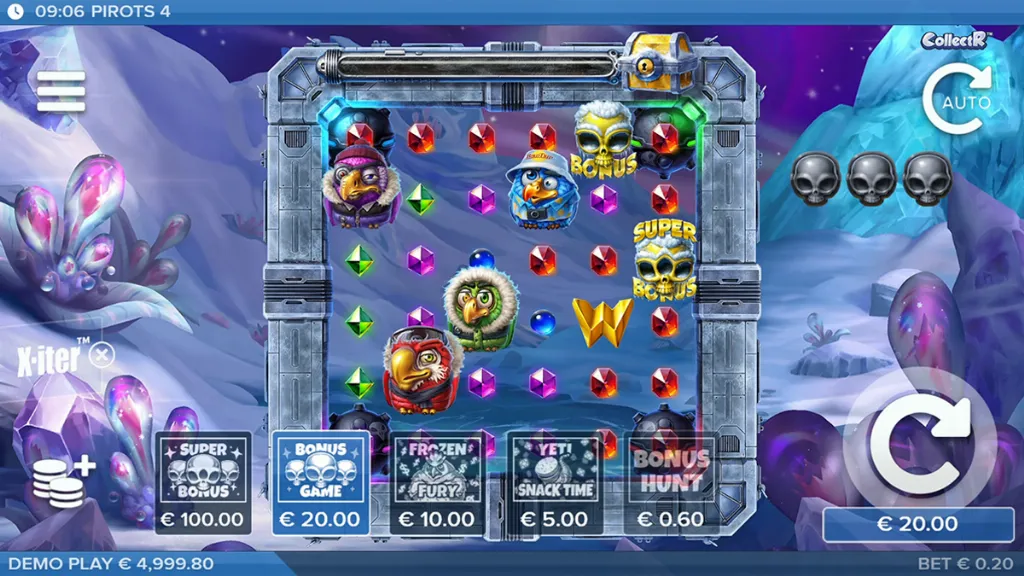Close the X-iter feature panel

[101, 354]
